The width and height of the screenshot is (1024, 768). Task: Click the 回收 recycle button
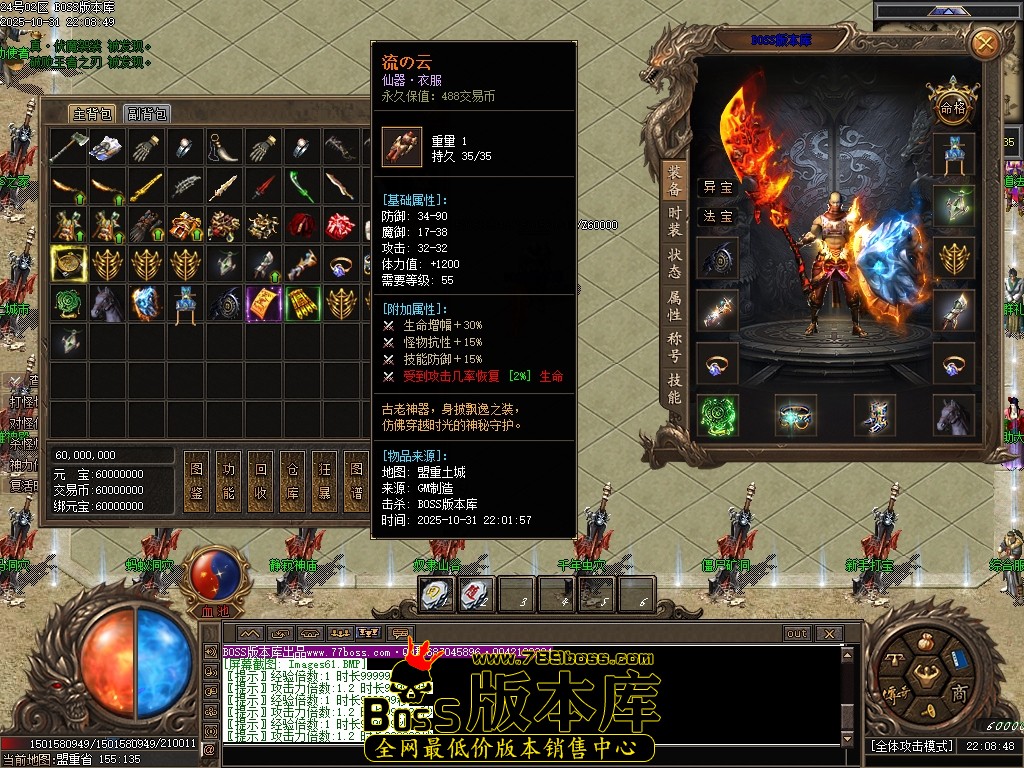261,480
